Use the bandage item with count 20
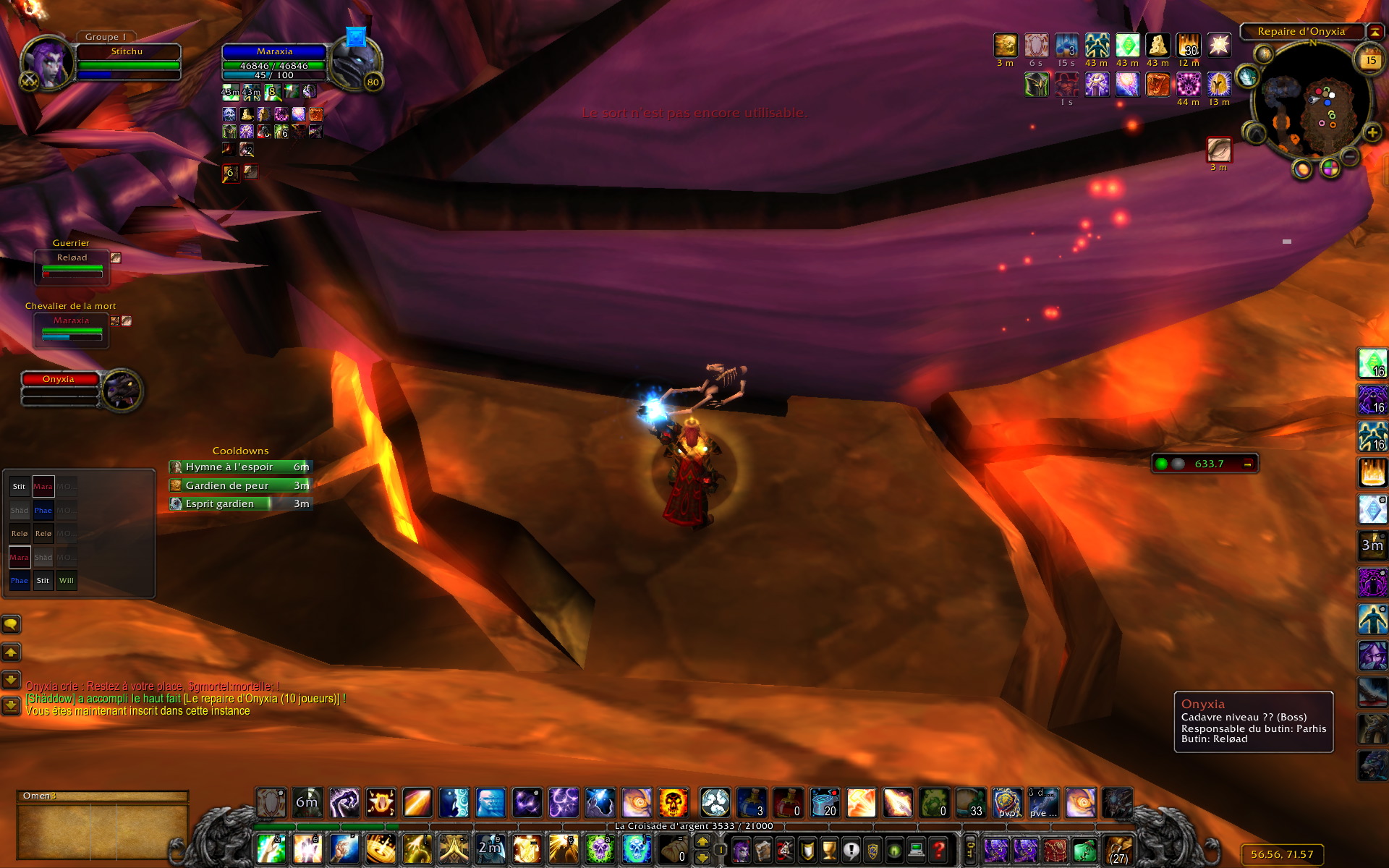1389x868 pixels. tap(825, 803)
